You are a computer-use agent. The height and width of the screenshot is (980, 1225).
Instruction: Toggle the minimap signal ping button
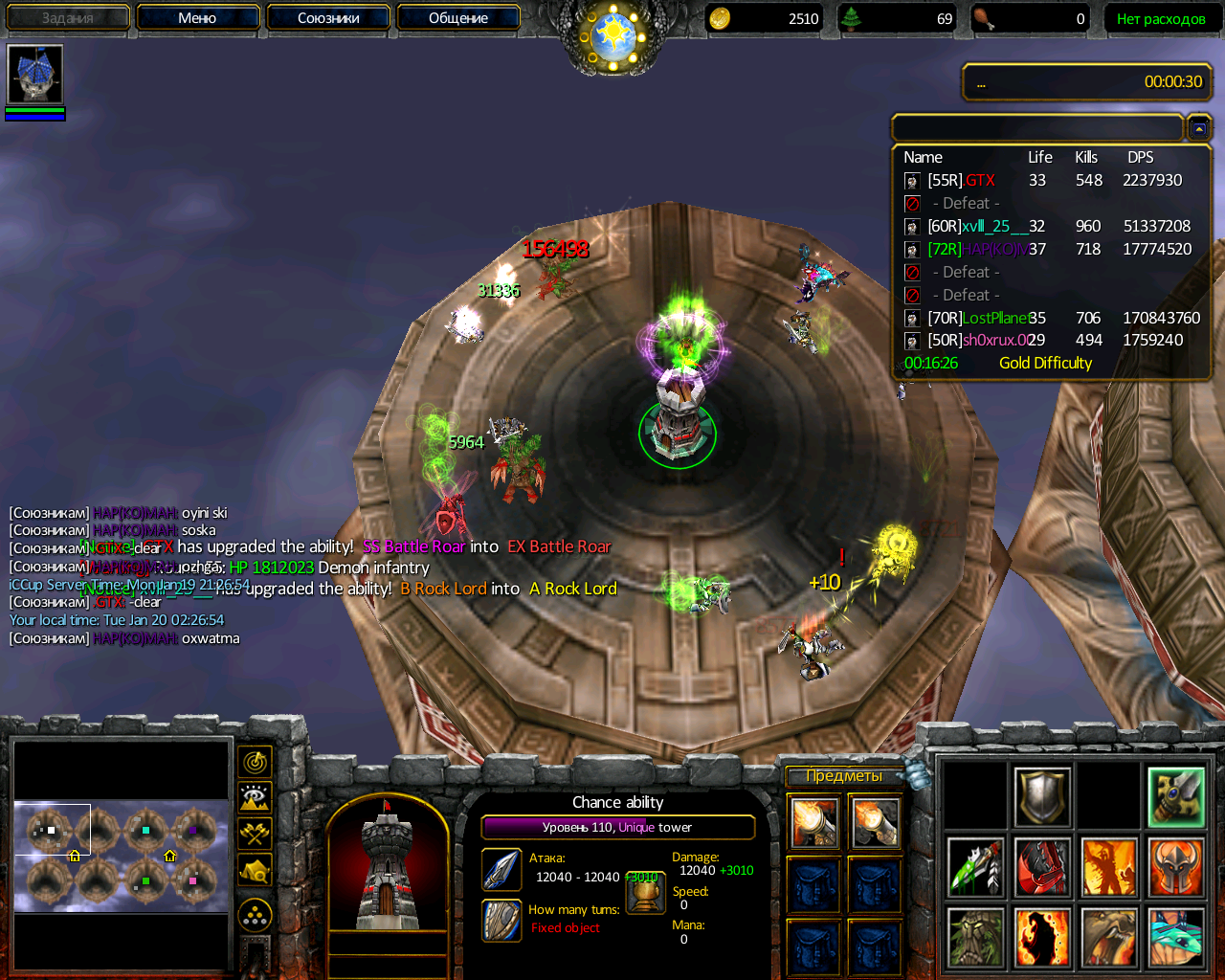255,762
